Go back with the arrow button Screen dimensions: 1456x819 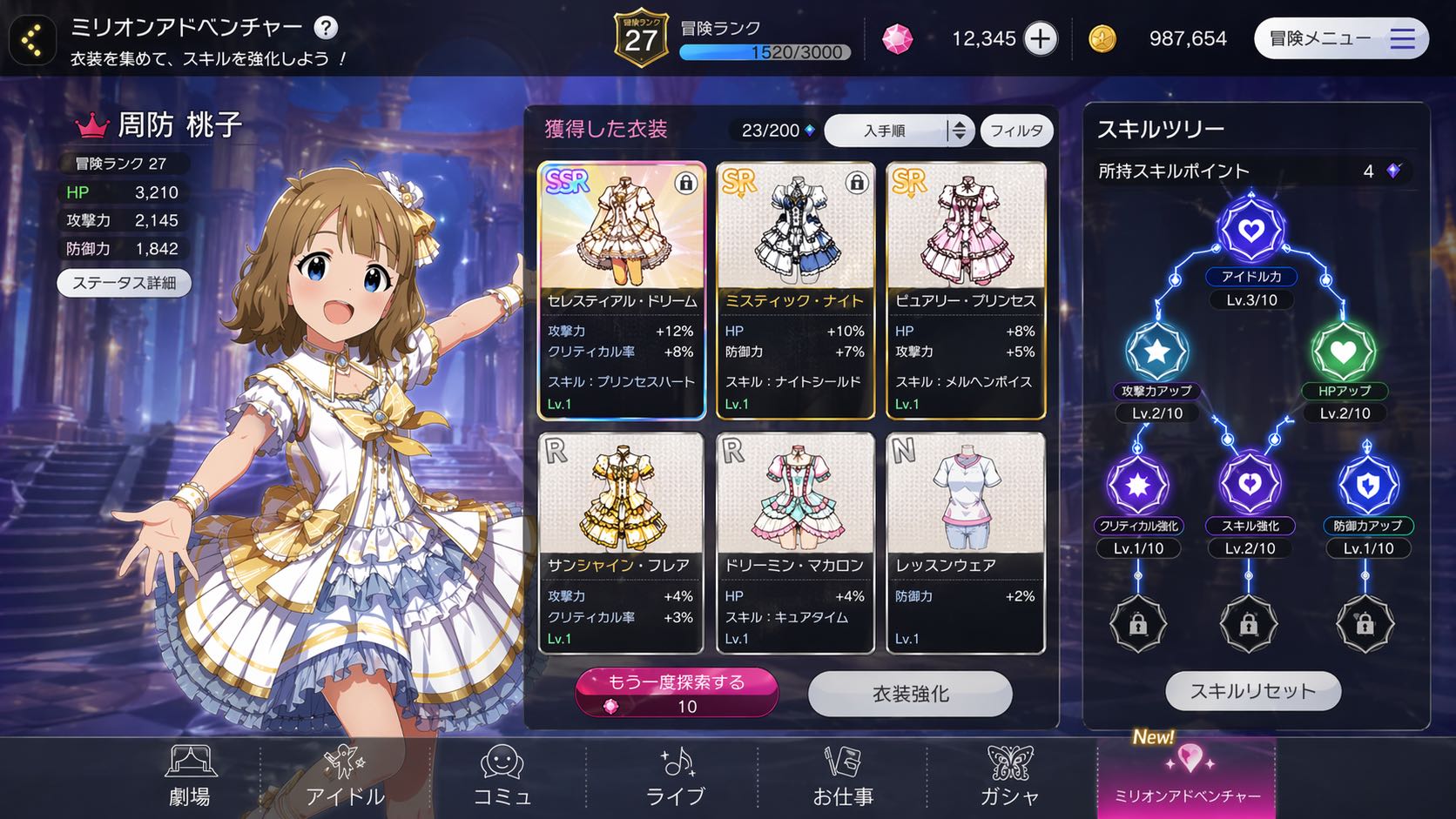coord(32,40)
